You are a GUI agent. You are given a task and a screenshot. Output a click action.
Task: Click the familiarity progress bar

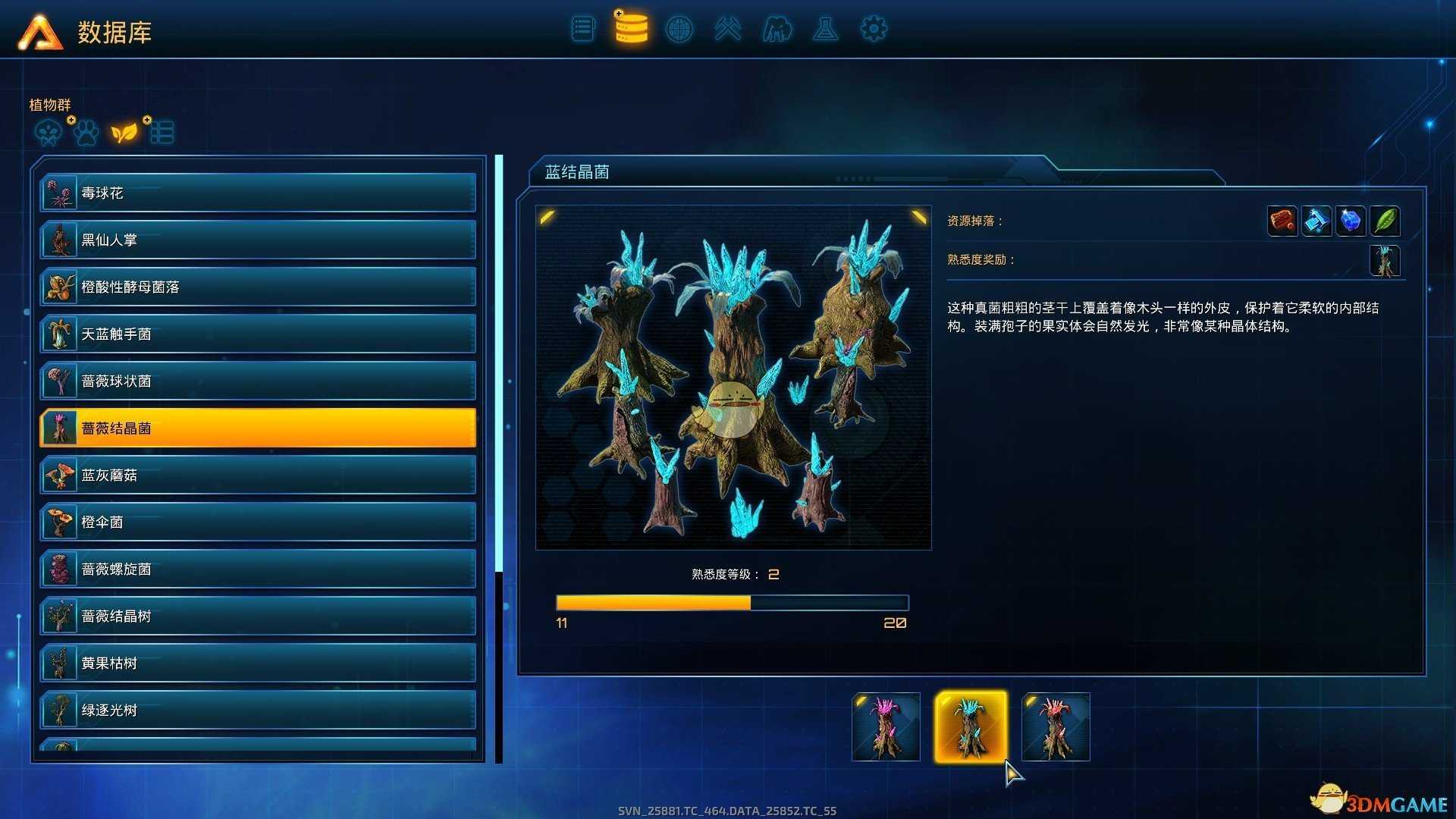coord(732,602)
